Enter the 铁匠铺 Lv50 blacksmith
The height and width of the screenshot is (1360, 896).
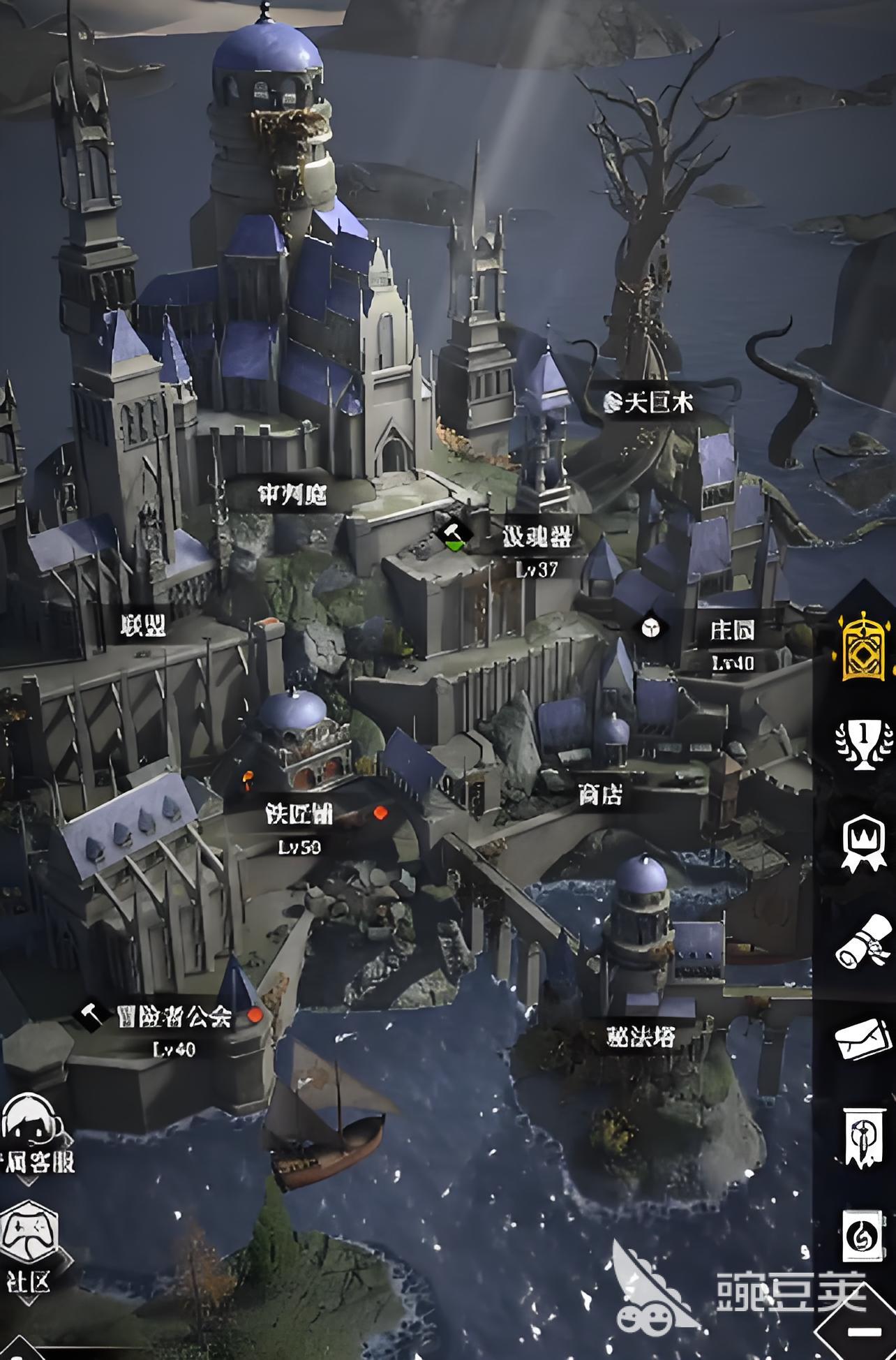(x=299, y=814)
